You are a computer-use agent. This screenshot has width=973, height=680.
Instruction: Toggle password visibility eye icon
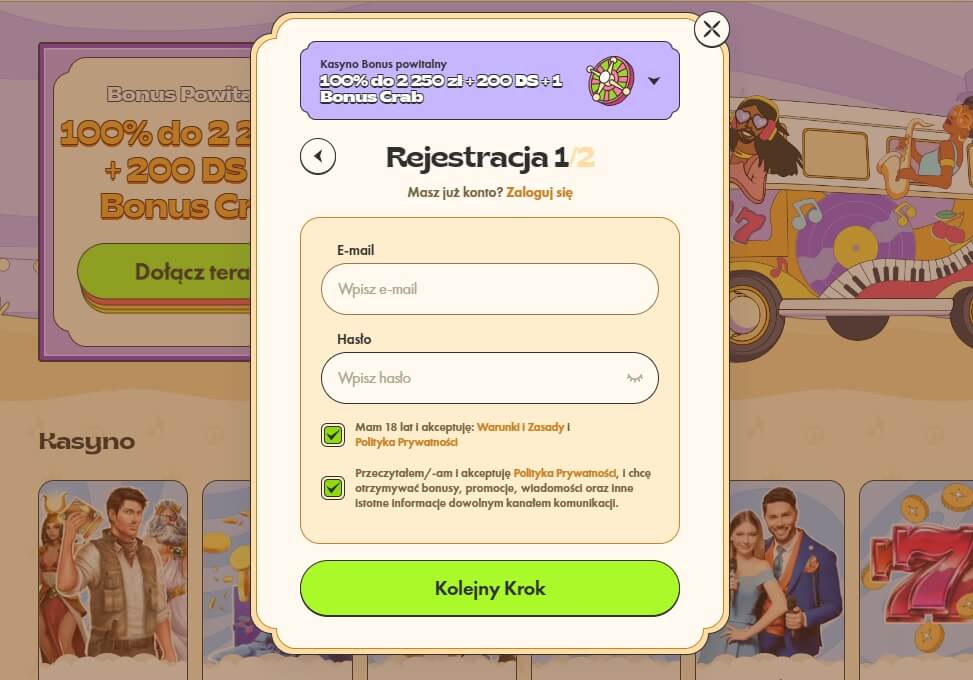635,378
